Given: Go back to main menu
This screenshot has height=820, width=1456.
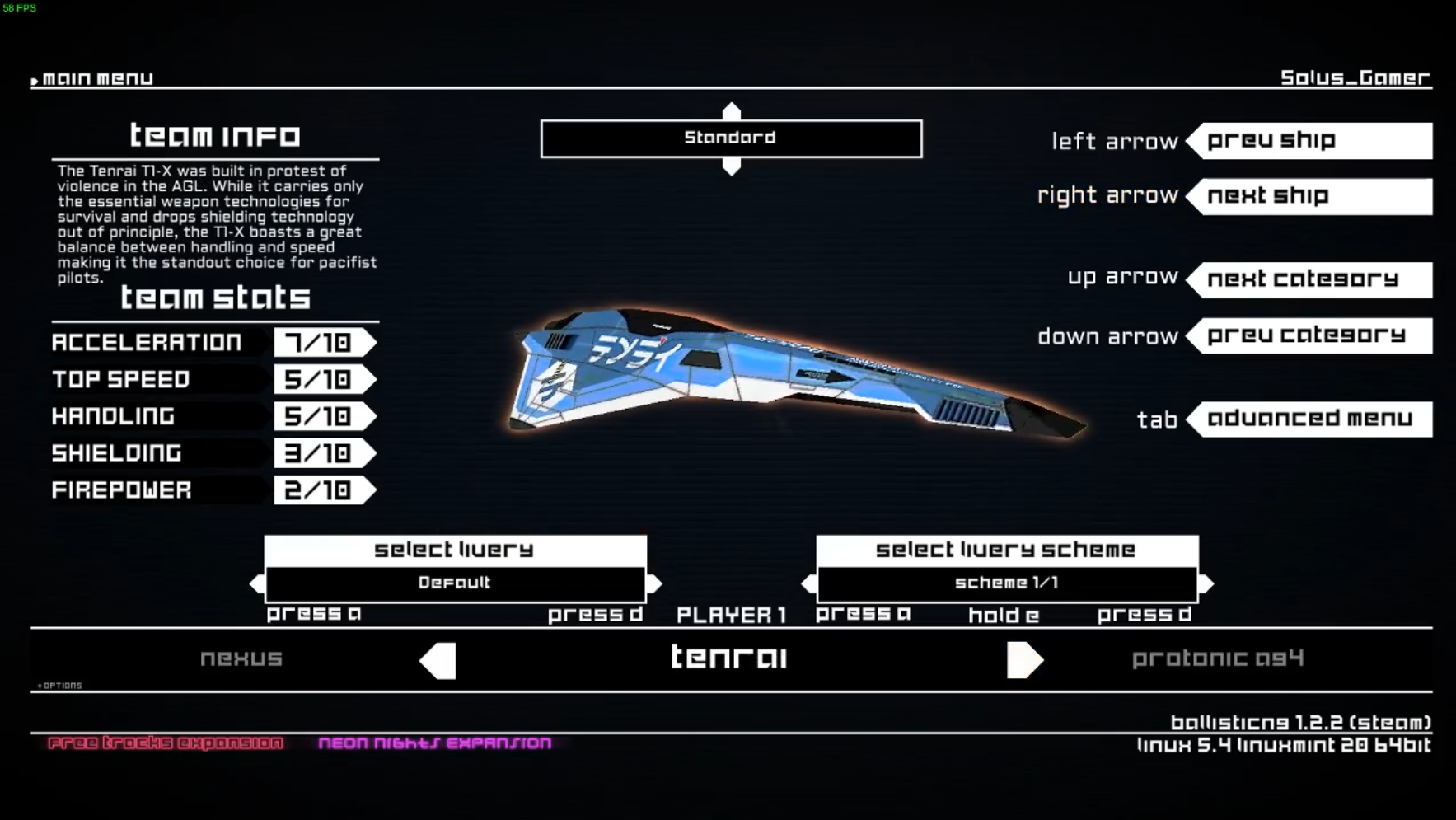Looking at the screenshot, I should [96, 78].
